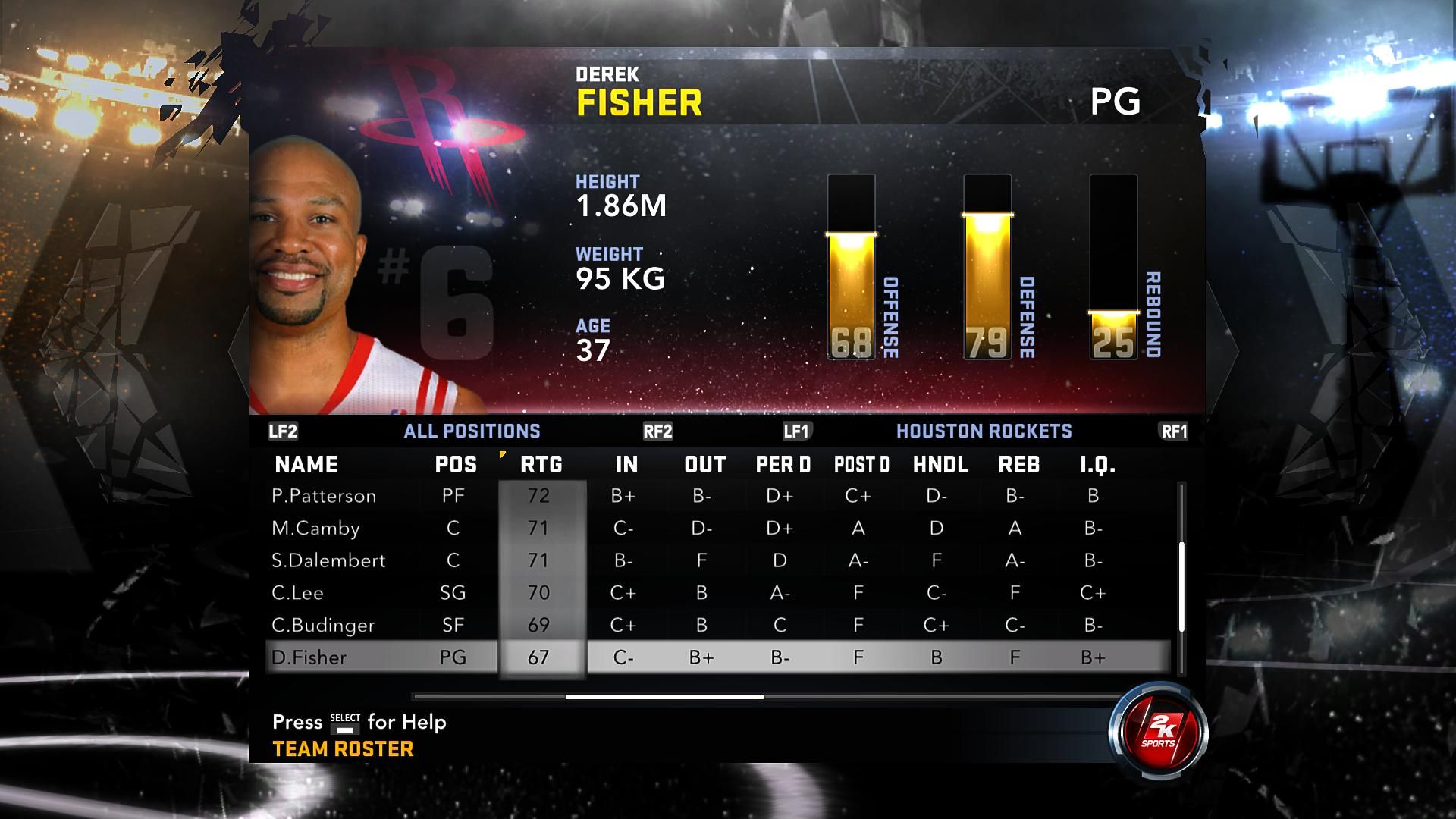Sort roster by the POS column
1456x819 pixels.
456,465
